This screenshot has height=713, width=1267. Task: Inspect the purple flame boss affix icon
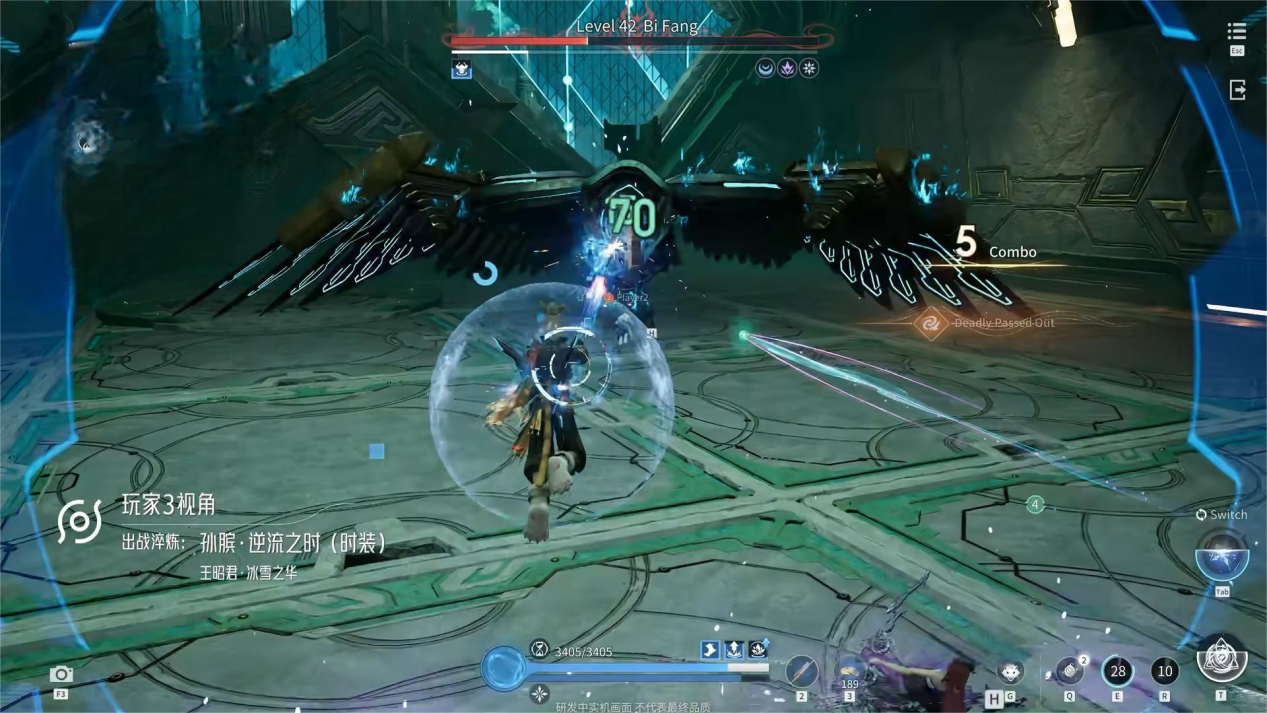click(x=787, y=68)
